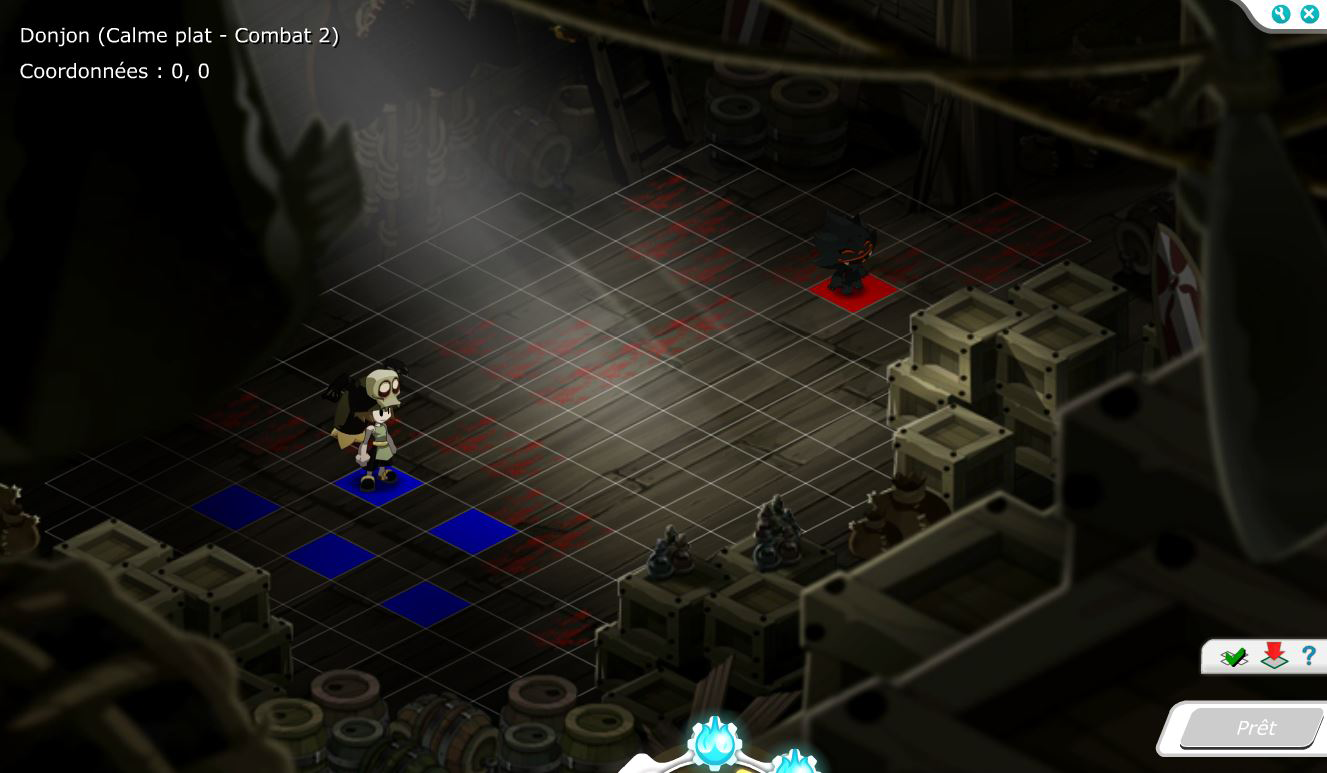Screen dimensions: 1327x773
Task: Close the game with the teal X
Action: click(1308, 14)
